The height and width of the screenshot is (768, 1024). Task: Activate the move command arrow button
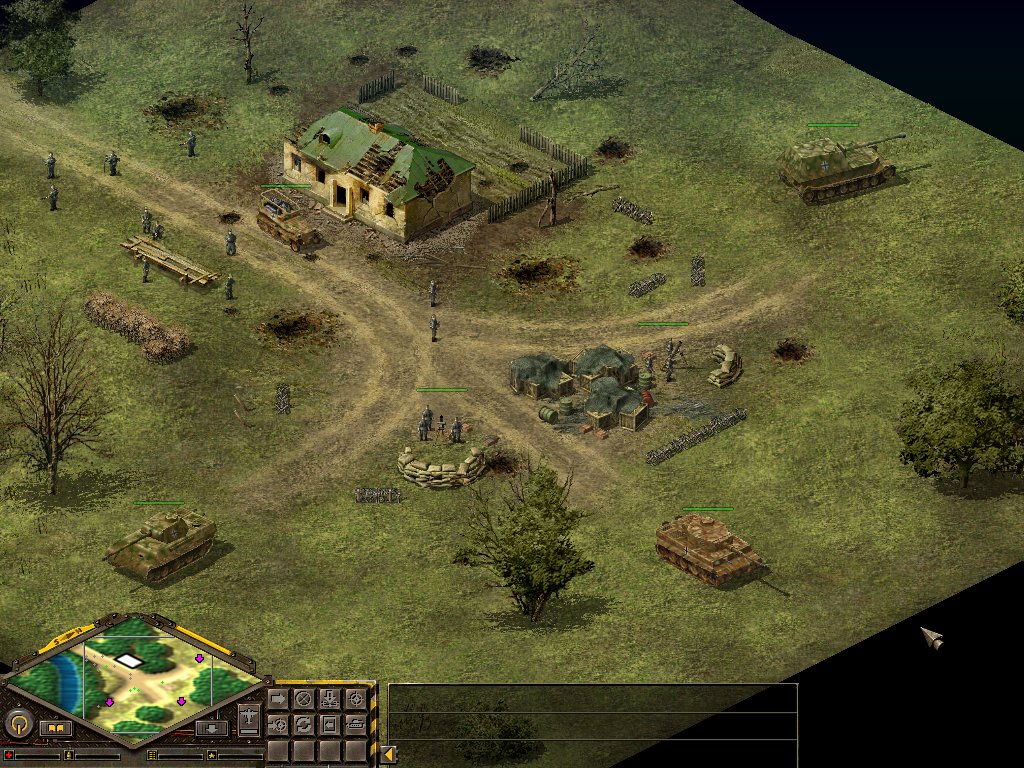point(278,698)
